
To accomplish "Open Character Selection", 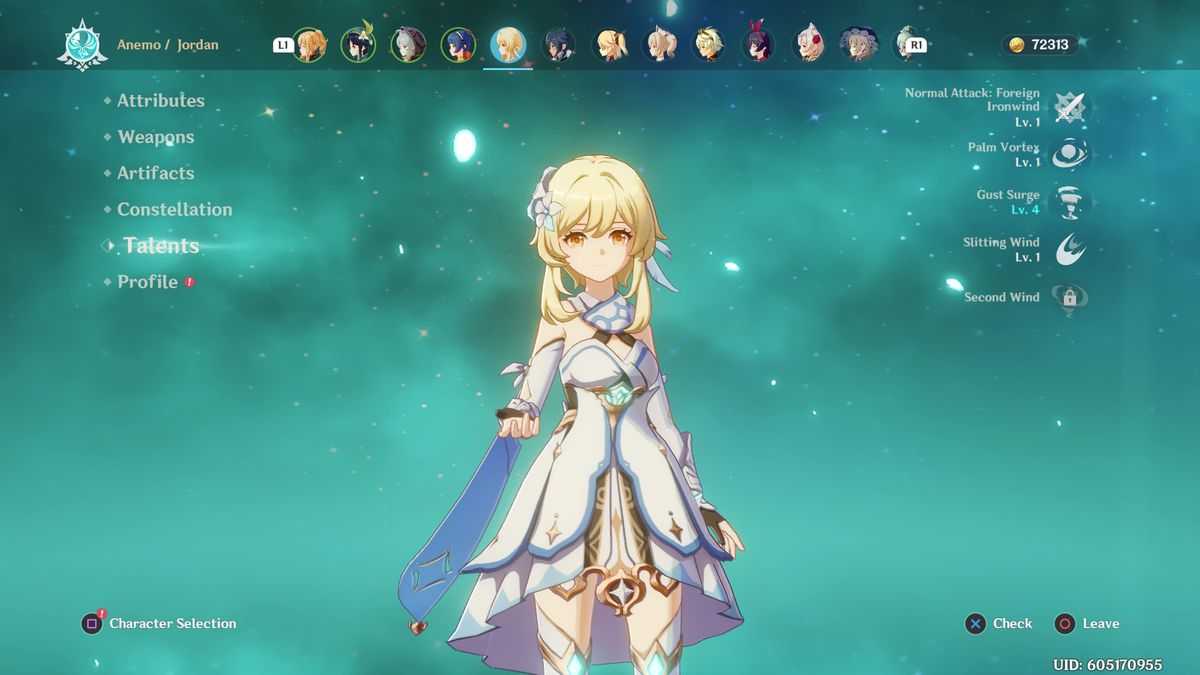I will (x=160, y=624).
